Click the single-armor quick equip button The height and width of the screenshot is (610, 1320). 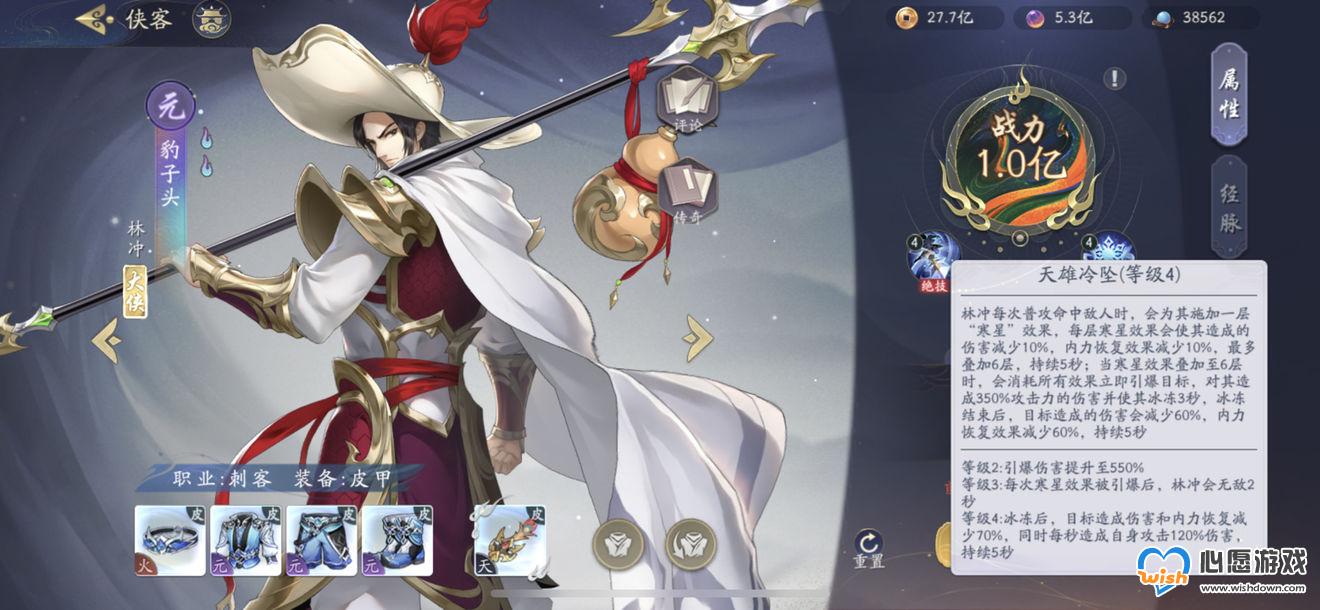coord(616,545)
